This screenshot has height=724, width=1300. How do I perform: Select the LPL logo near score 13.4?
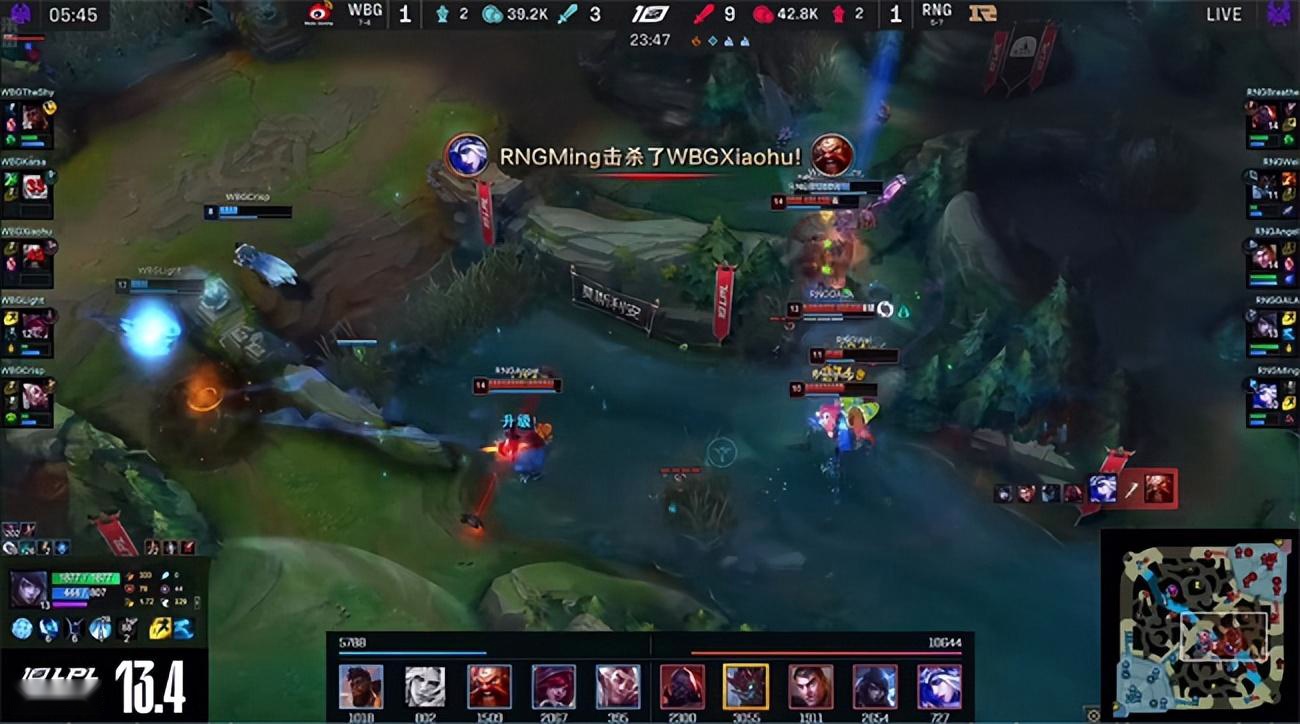(x=60, y=673)
